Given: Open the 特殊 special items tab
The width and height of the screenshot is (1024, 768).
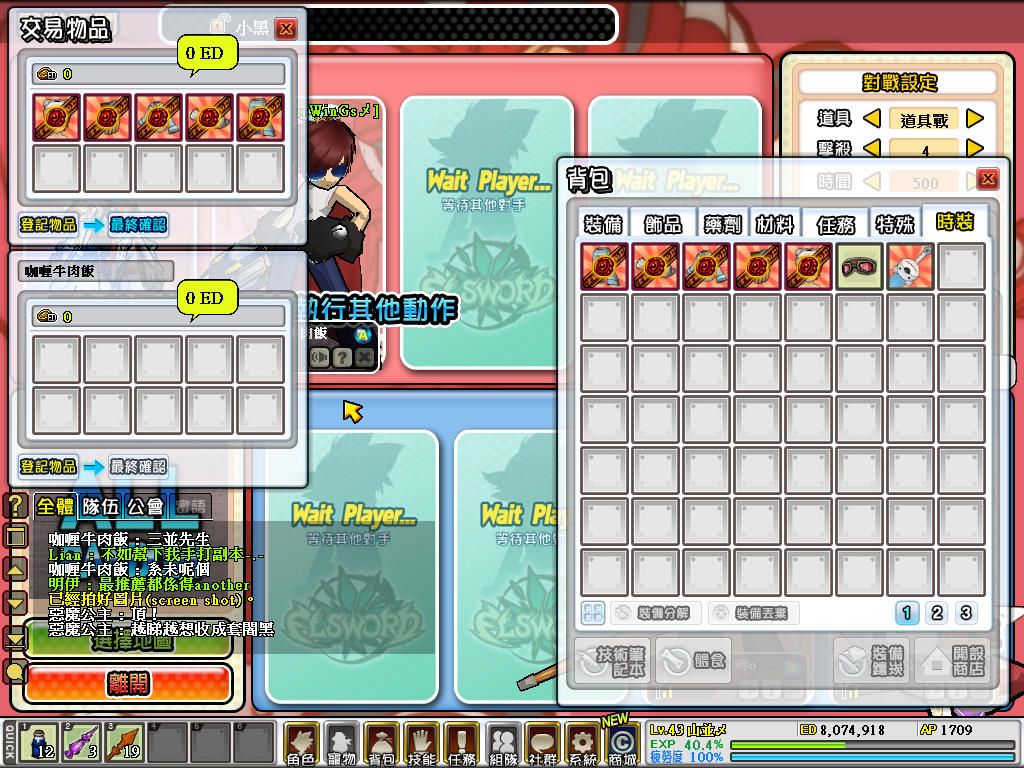Looking at the screenshot, I should tap(894, 224).
